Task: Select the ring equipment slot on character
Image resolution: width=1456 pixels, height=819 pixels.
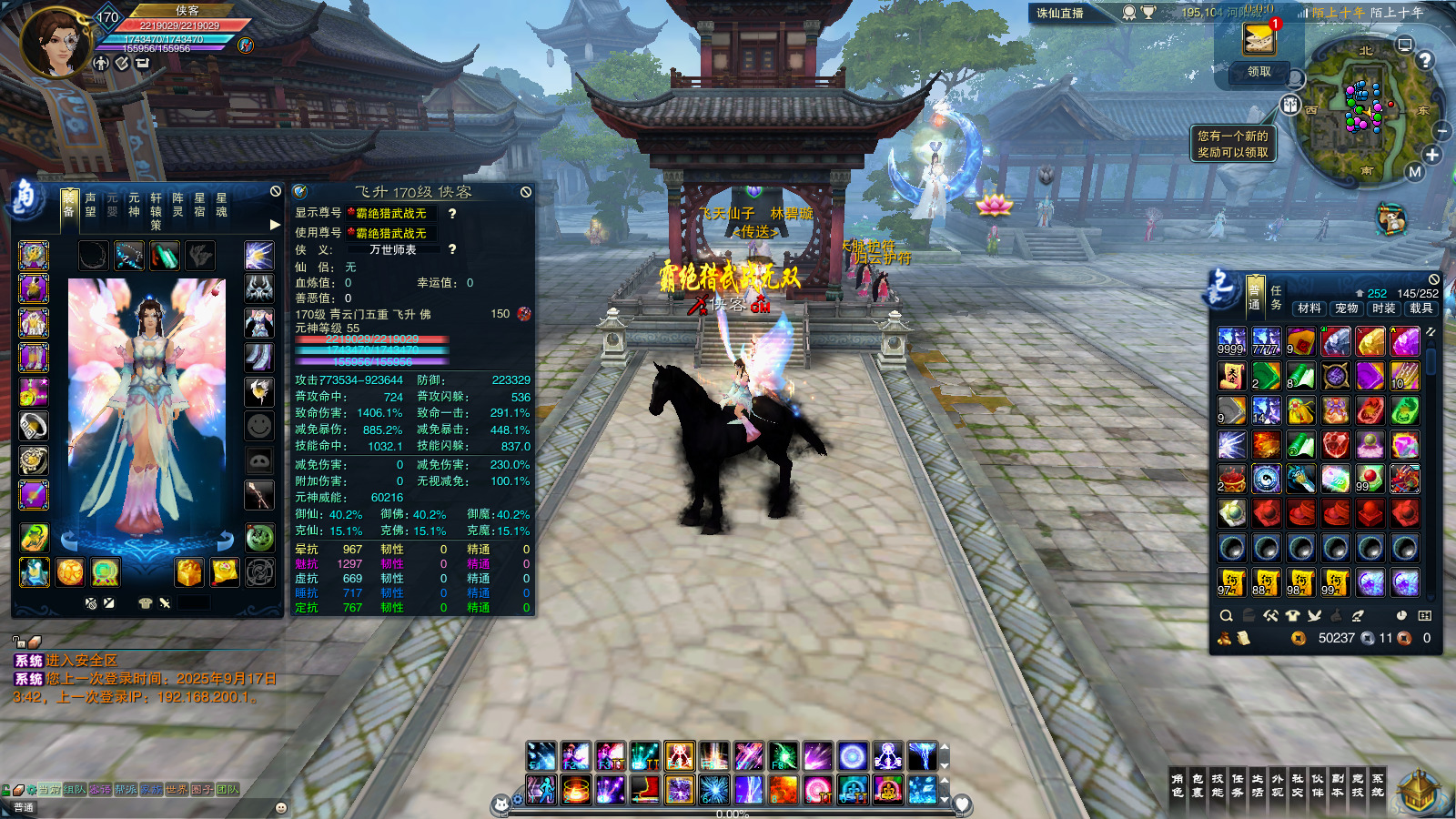Action: coord(34,426)
